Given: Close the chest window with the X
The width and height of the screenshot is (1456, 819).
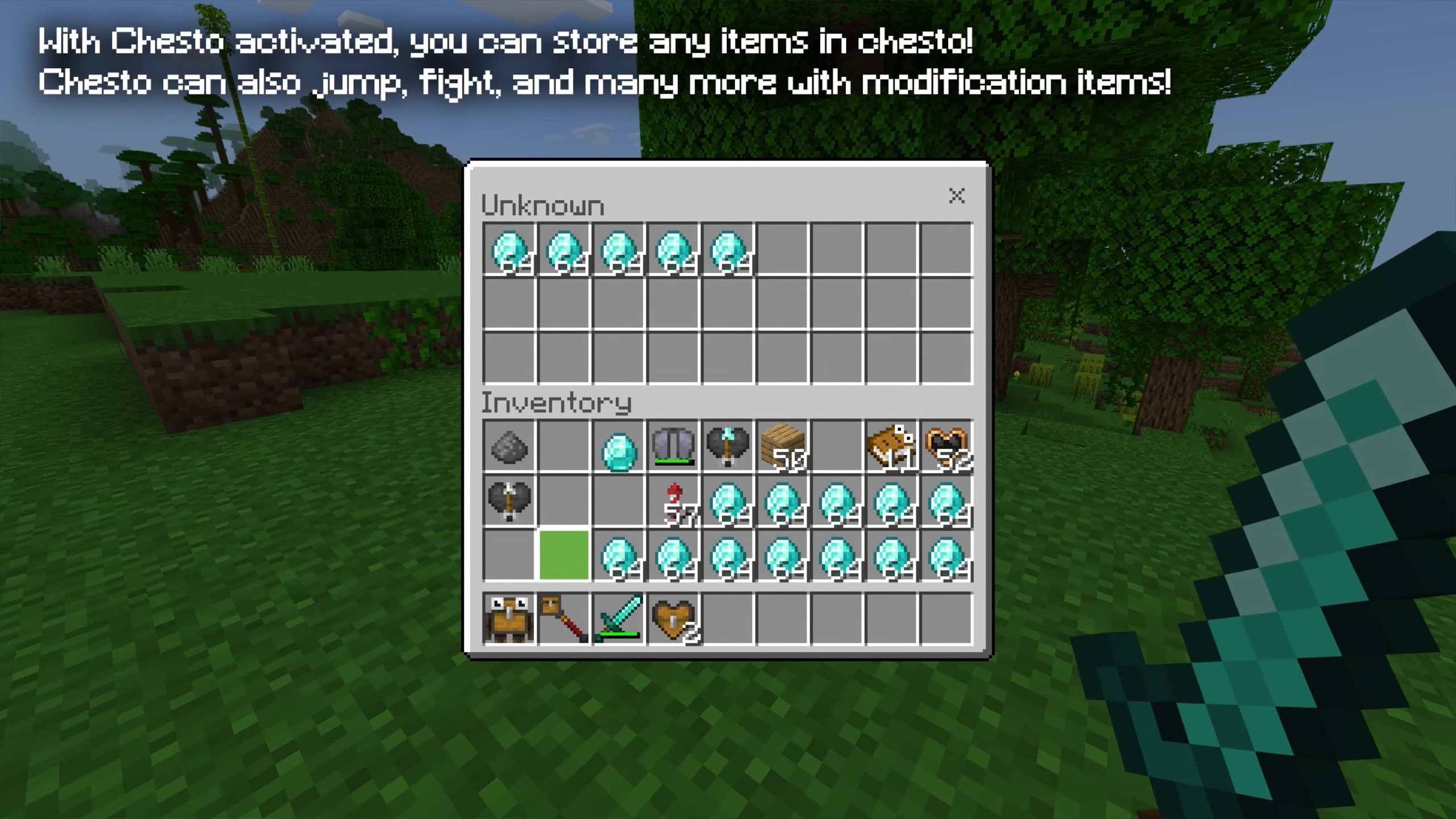Looking at the screenshot, I should tap(957, 196).
